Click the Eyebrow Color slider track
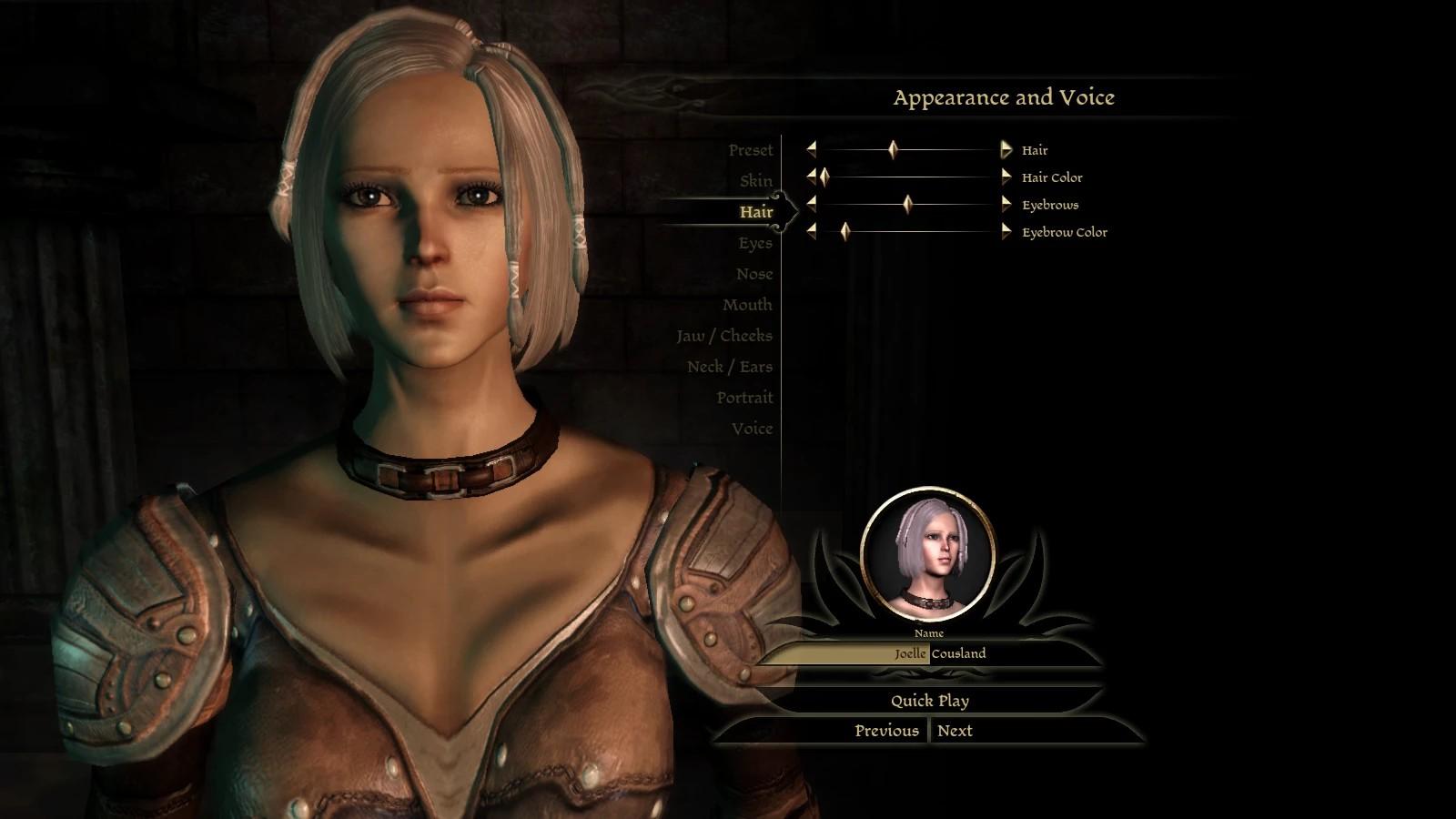1456x819 pixels. click(919, 232)
